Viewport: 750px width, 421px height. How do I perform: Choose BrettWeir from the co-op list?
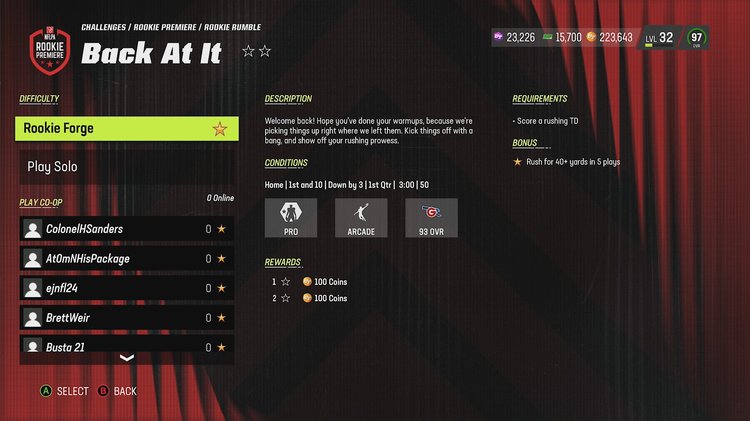pyautogui.click(x=126, y=318)
